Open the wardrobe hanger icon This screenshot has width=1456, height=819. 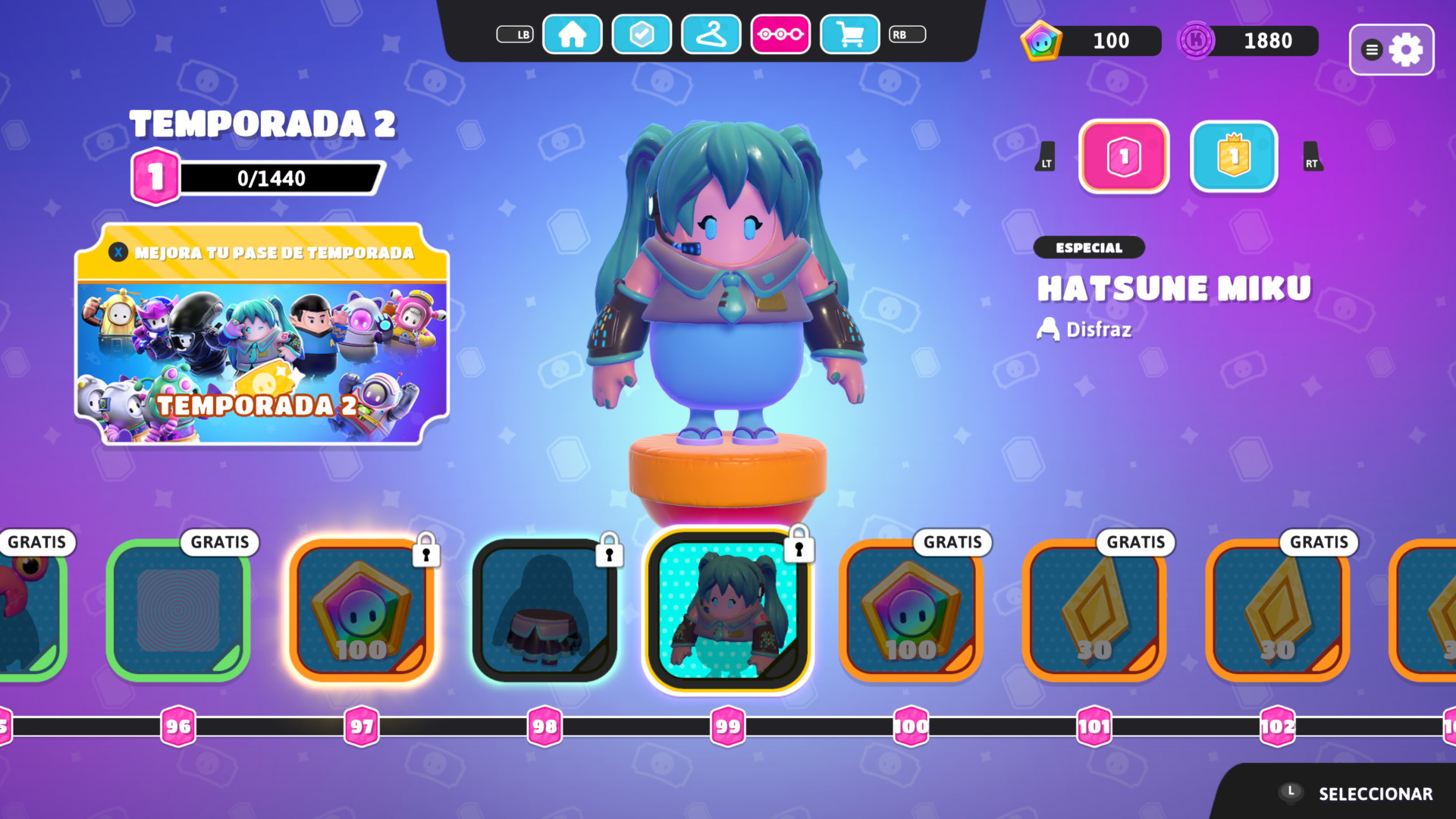pos(711,34)
